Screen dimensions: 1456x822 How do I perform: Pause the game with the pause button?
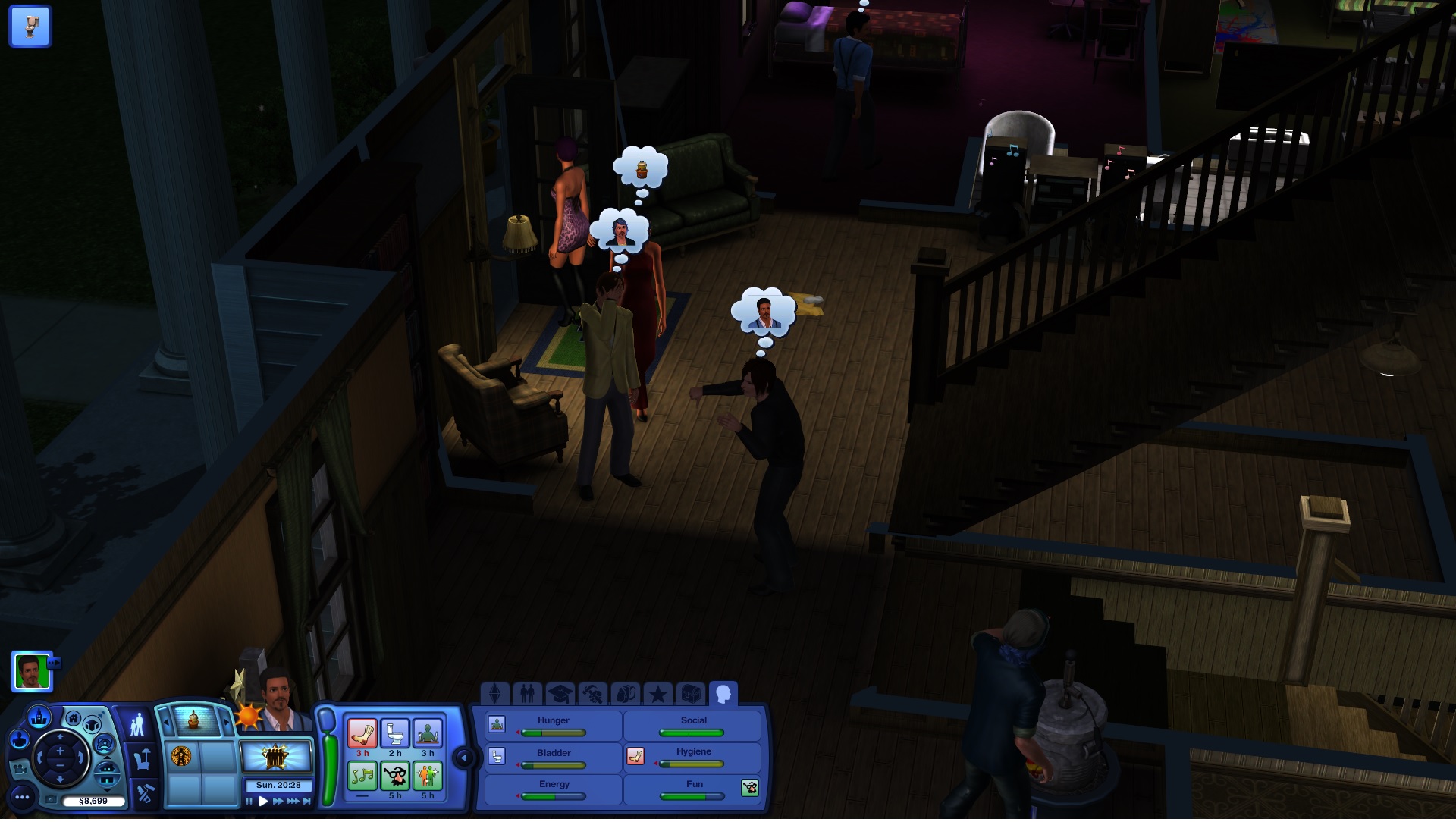click(249, 800)
